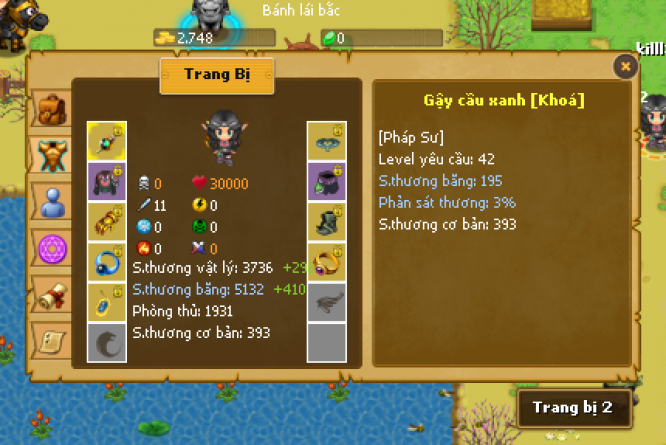
Task: Close the equipment window
Action: (625, 67)
